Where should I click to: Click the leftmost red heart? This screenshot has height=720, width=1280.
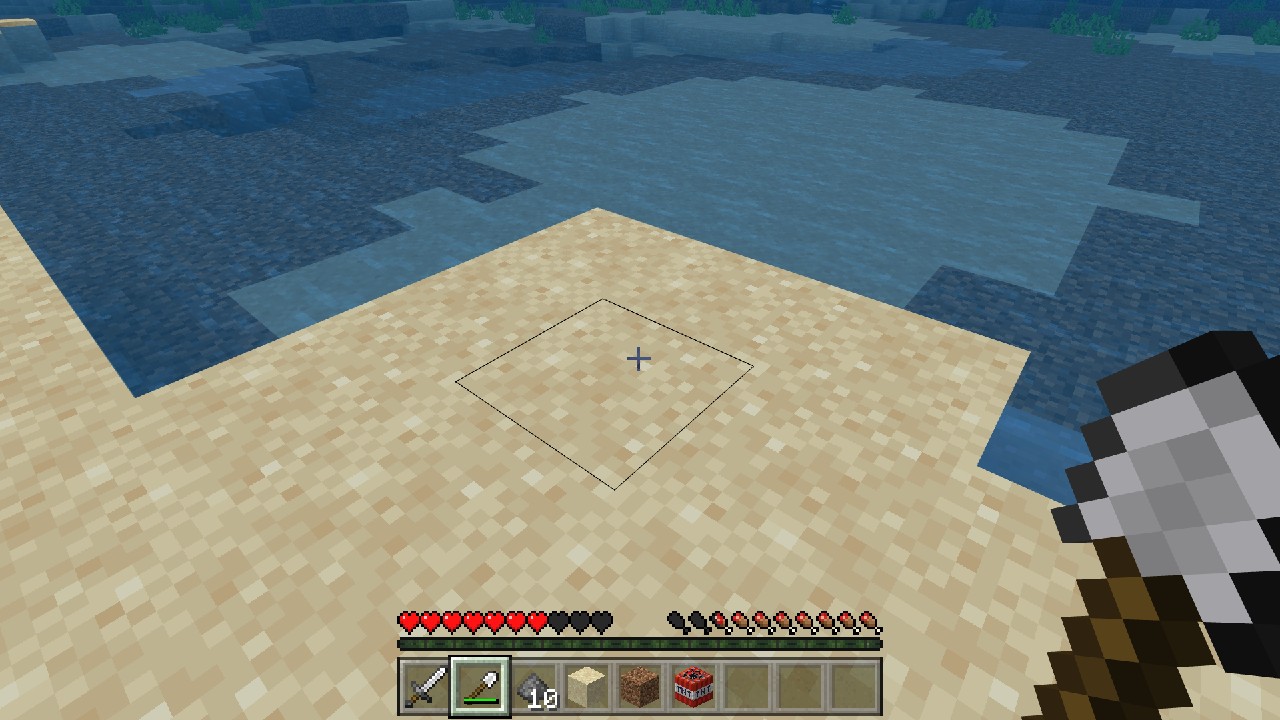click(x=410, y=621)
